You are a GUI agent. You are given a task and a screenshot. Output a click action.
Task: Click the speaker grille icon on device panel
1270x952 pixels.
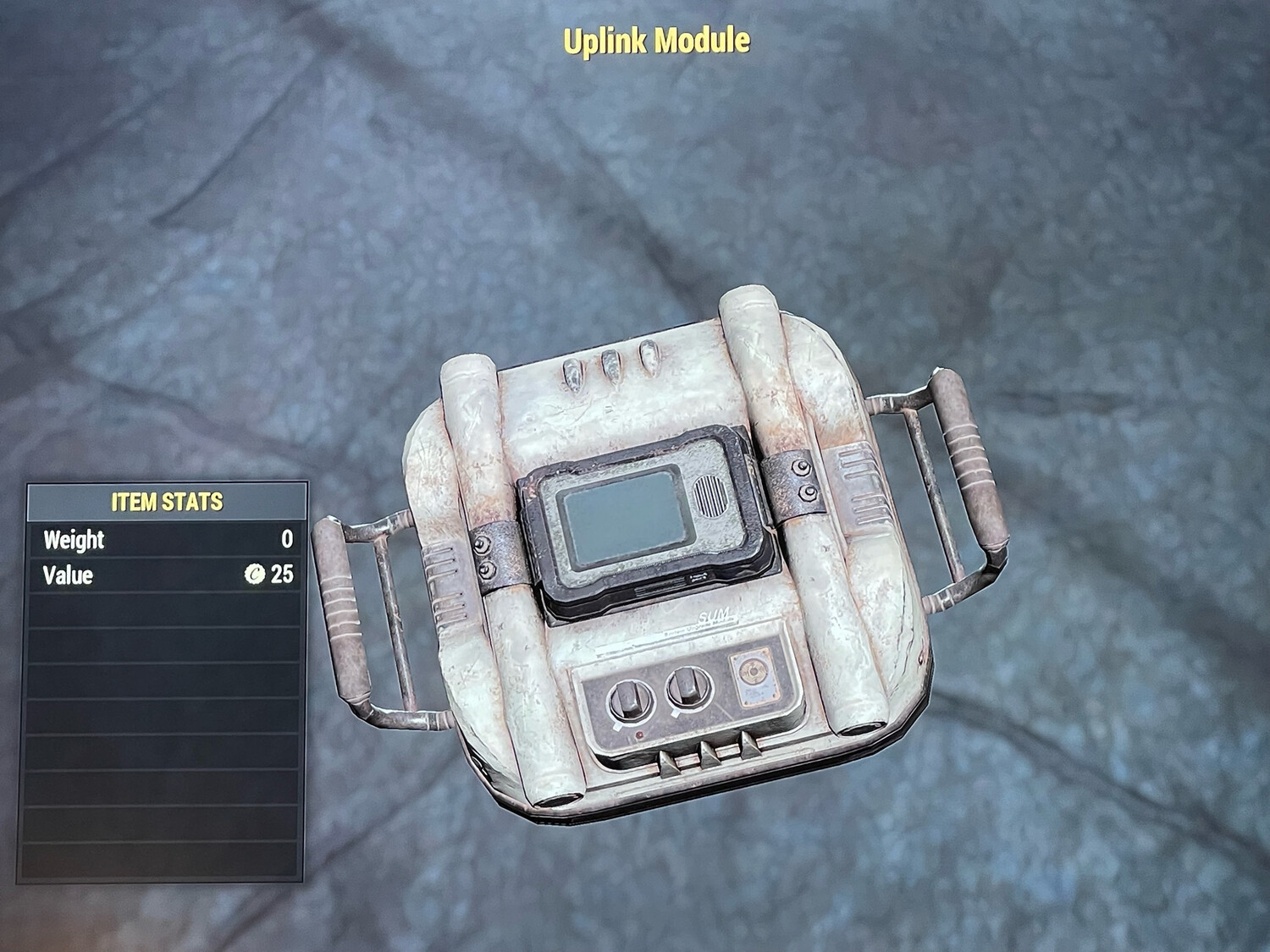pyautogui.click(x=711, y=497)
